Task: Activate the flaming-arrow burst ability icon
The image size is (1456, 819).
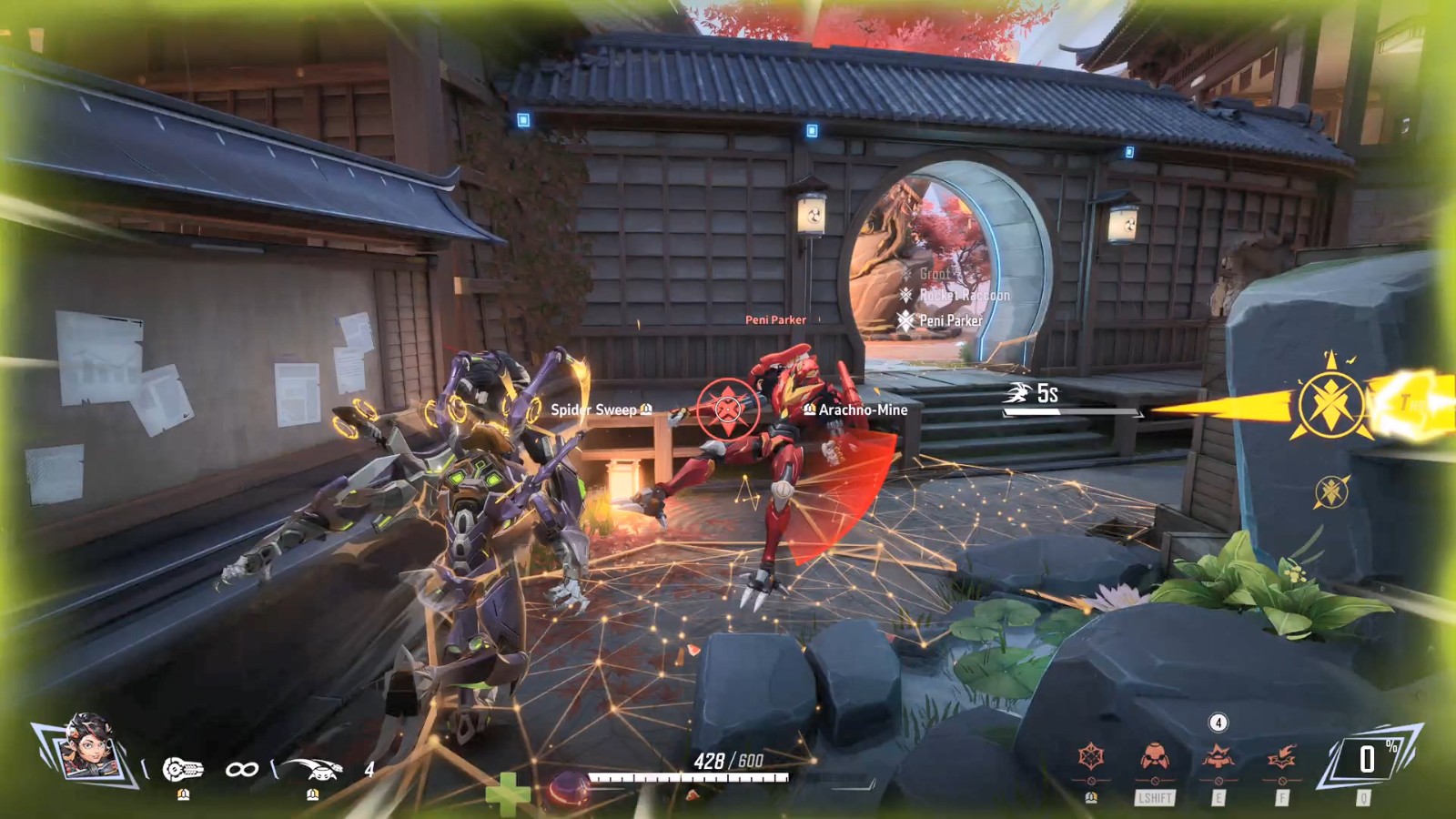Action: pyautogui.click(x=1281, y=757)
